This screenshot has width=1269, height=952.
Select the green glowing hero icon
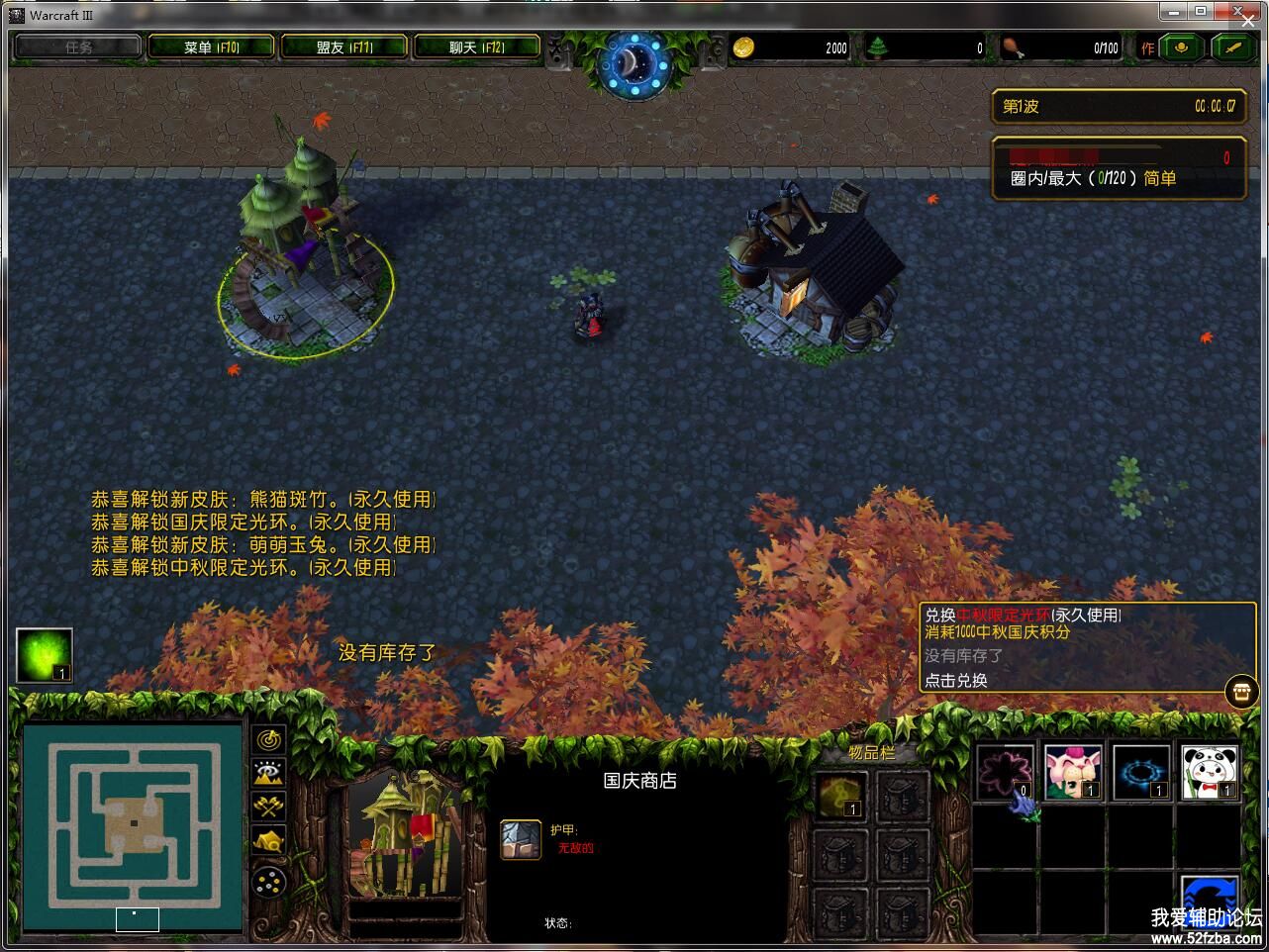tap(45, 655)
